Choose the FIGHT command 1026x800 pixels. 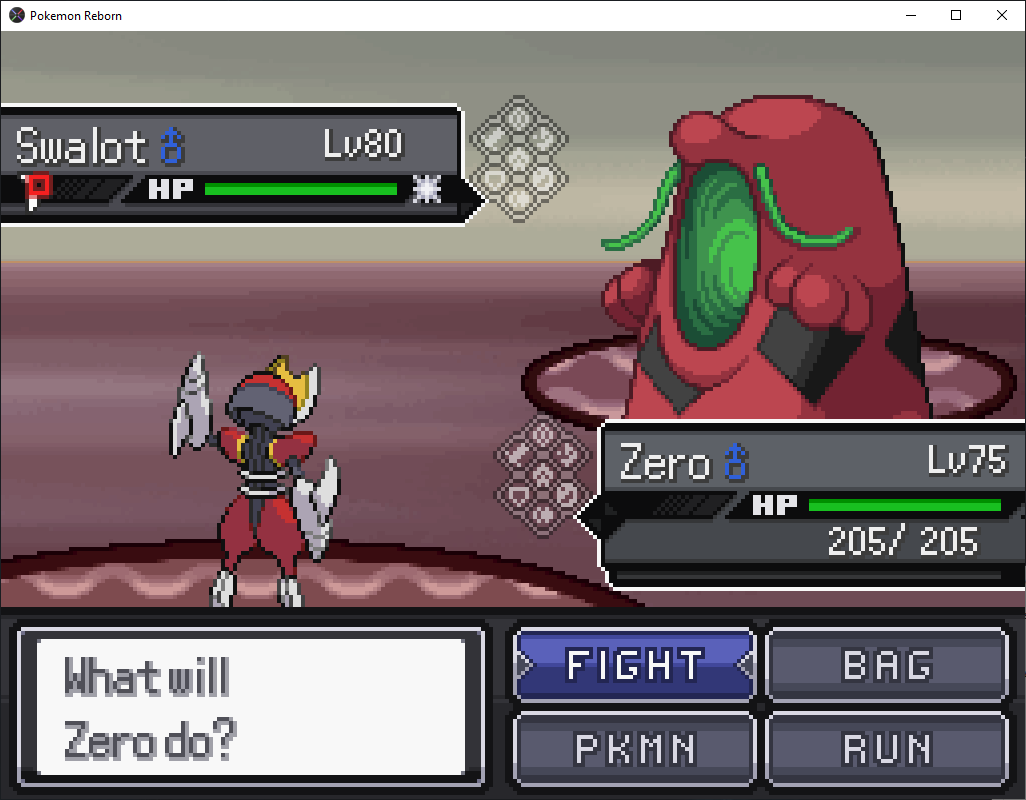click(x=634, y=665)
